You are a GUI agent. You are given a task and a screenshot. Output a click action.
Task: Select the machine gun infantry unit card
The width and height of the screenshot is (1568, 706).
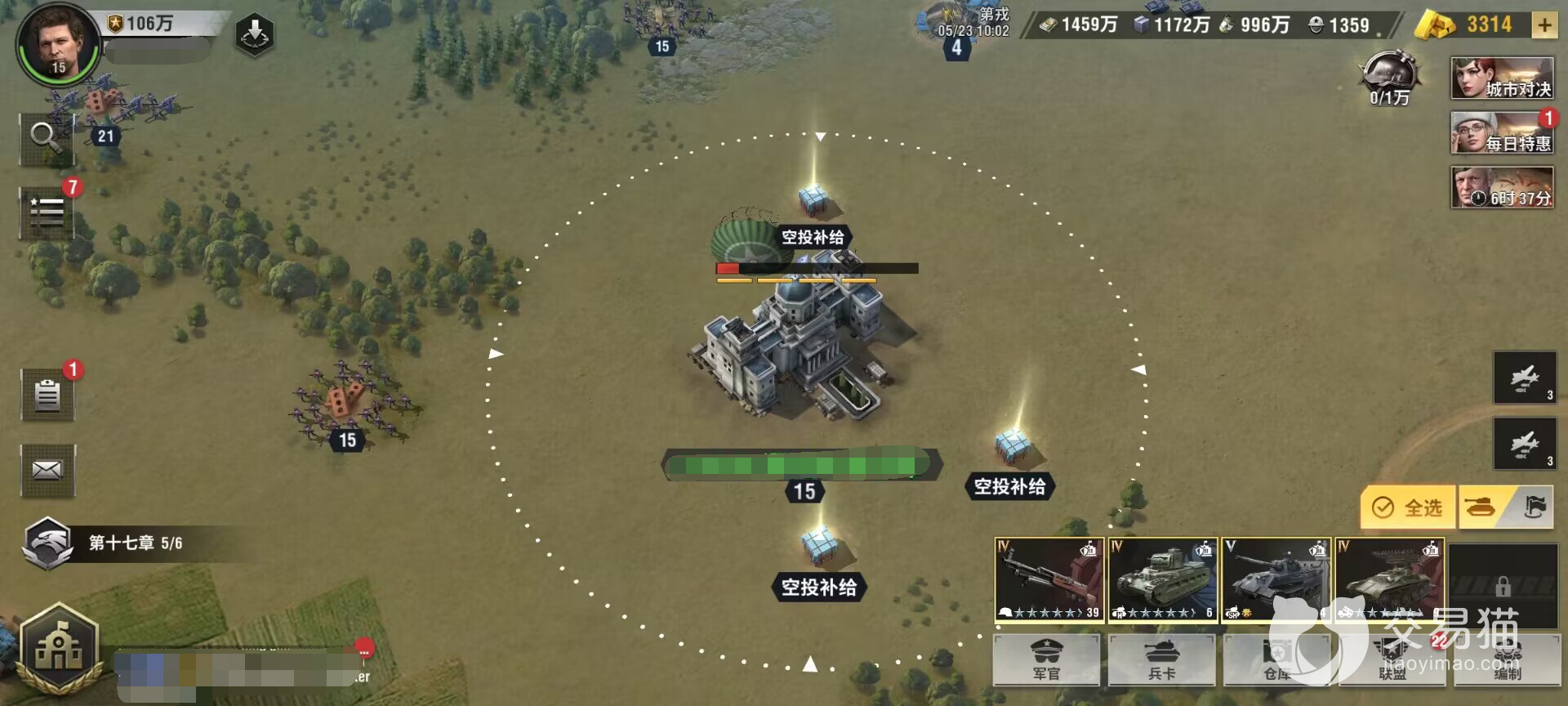1049,580
